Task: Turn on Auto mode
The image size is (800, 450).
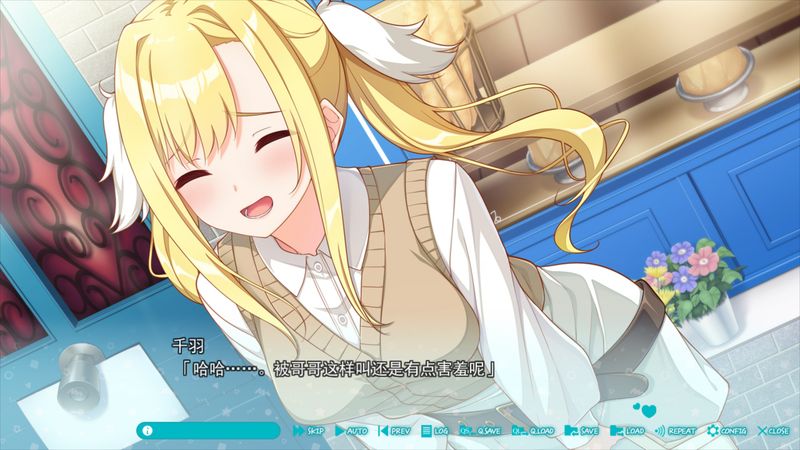Action: [x=352, y=430]
